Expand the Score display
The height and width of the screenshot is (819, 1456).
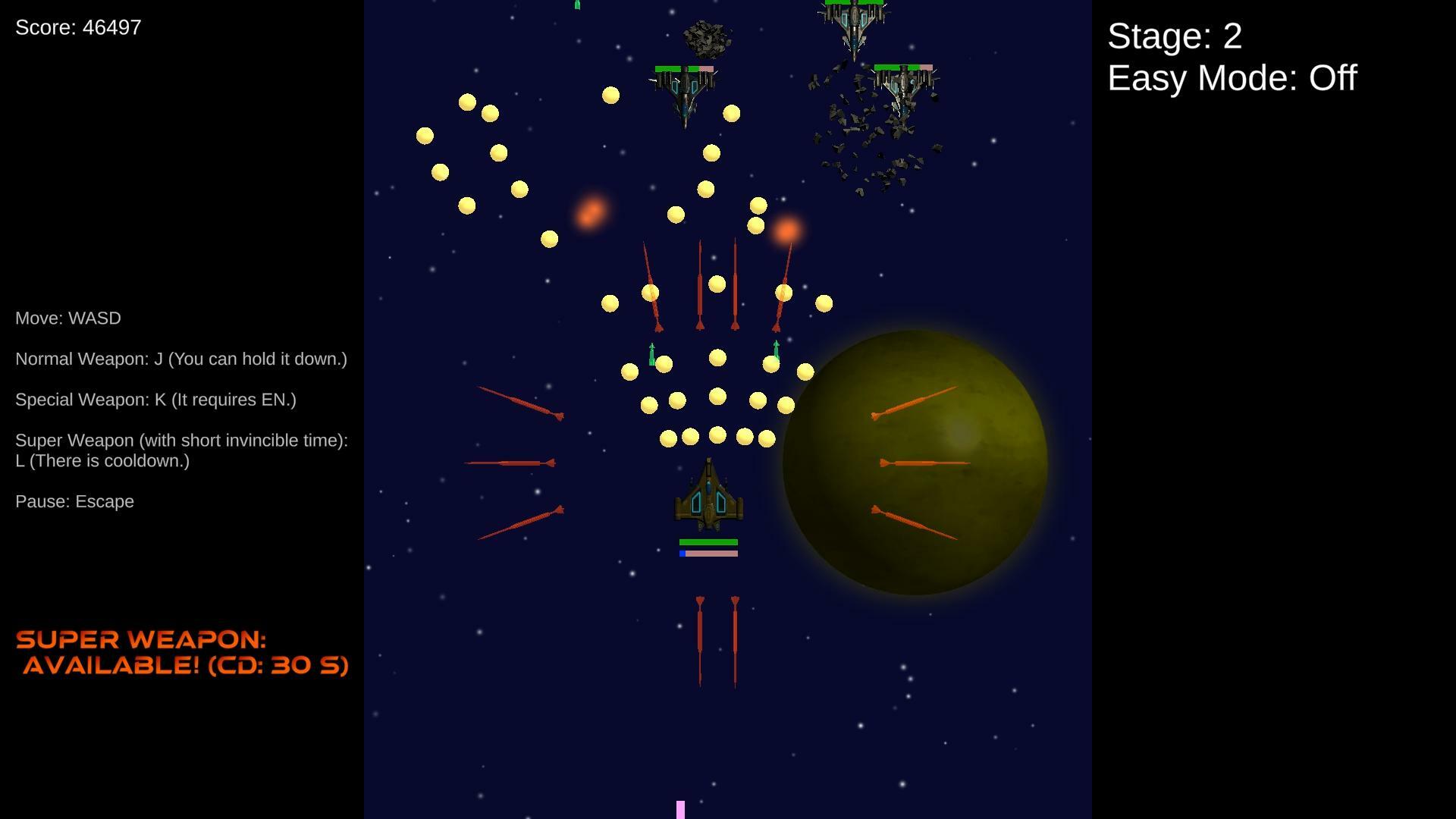(x=77, y=27)
